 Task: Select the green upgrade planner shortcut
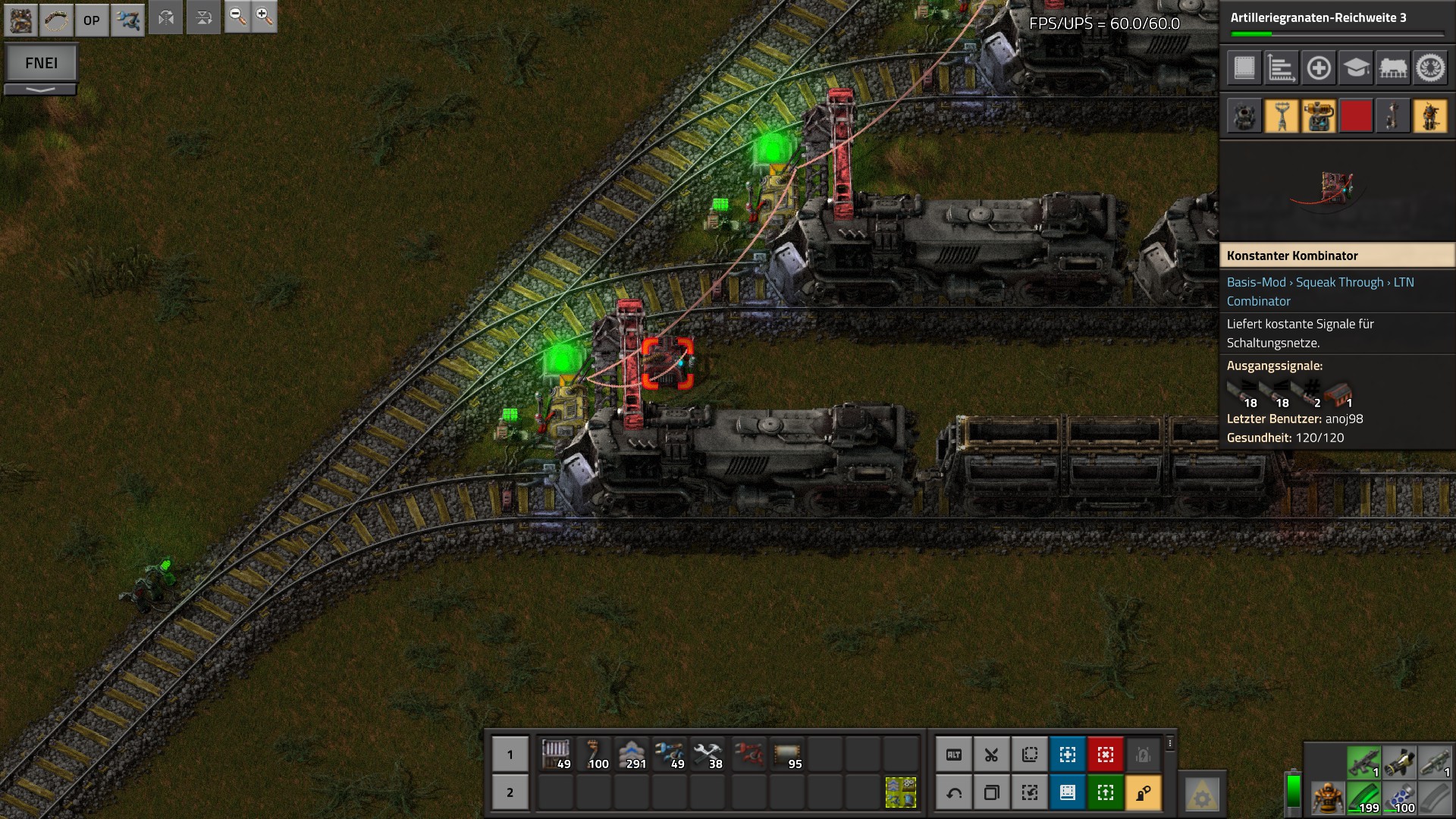(1105, 793)
